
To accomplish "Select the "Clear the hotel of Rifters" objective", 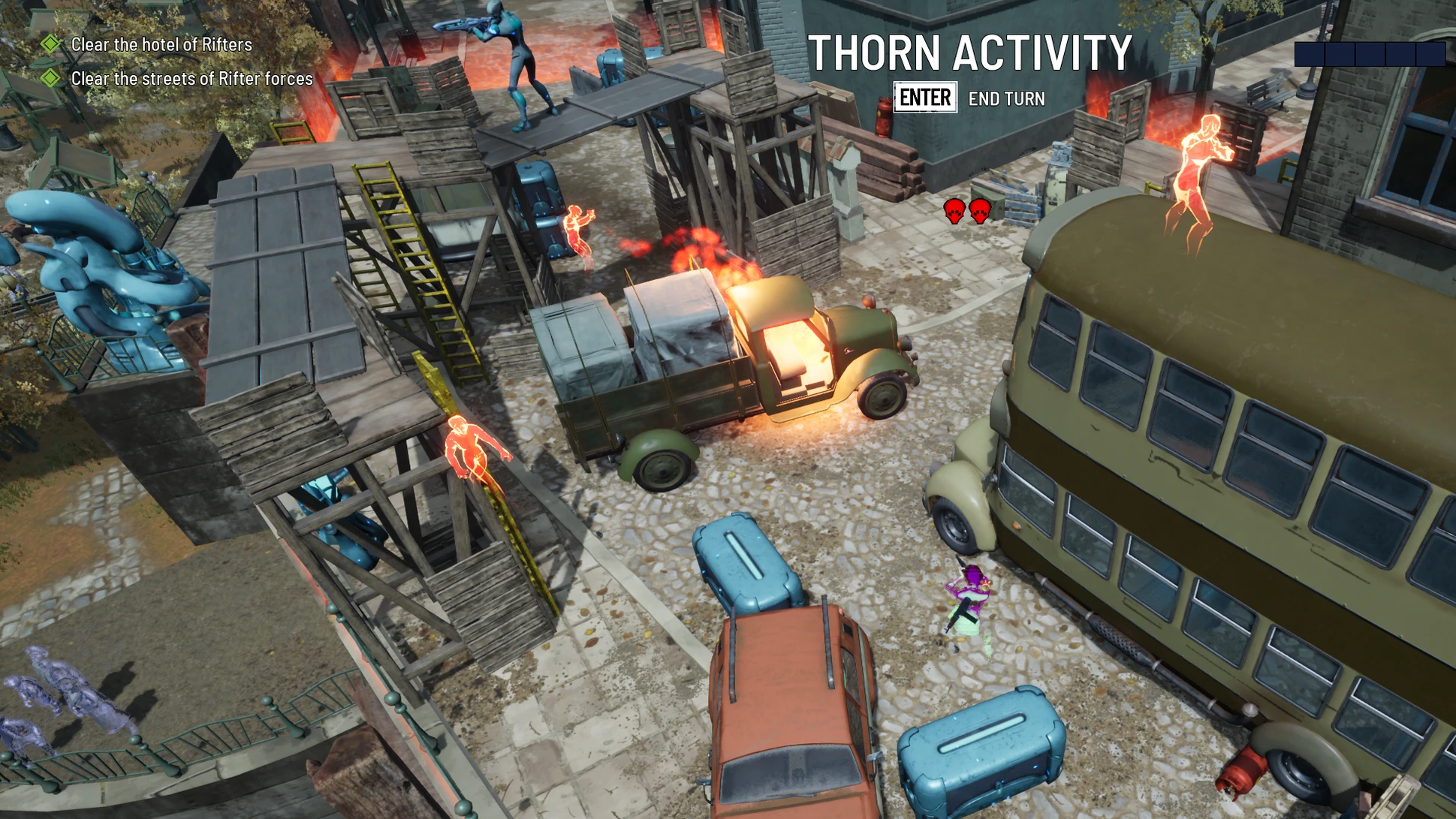I will [x=161, y=44].
